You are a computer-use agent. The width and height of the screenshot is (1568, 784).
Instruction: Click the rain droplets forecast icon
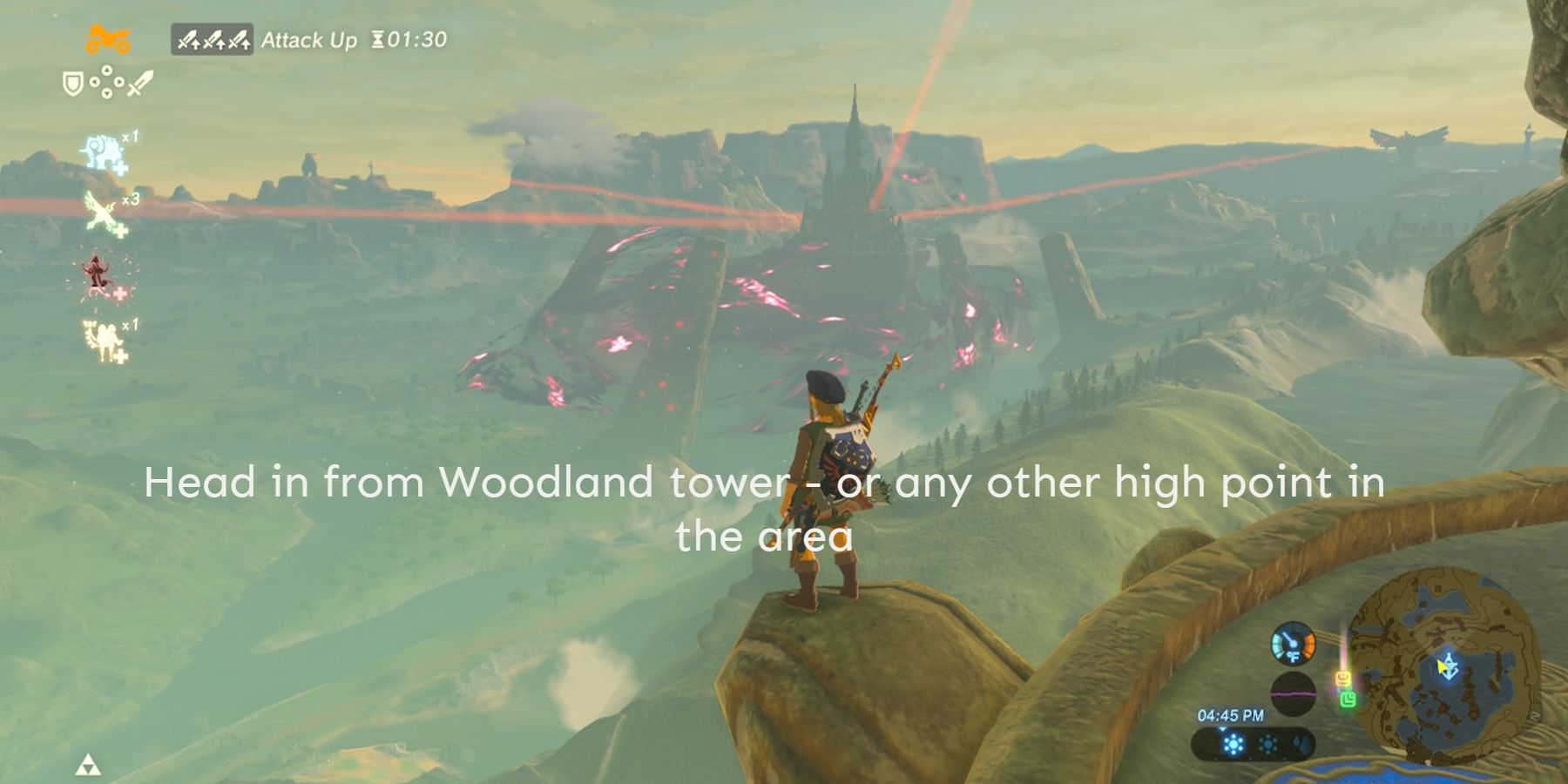click(x=1303, y=745)
